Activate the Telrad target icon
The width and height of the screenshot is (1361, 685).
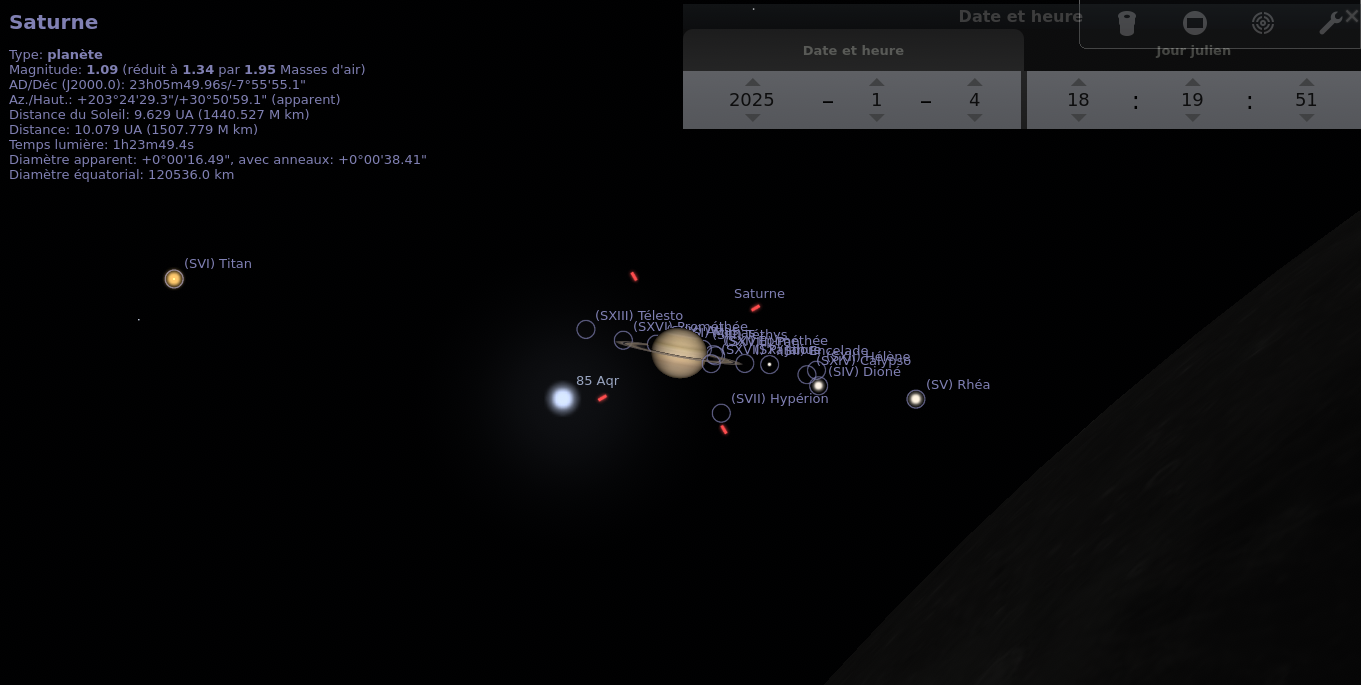[1263, 23]
